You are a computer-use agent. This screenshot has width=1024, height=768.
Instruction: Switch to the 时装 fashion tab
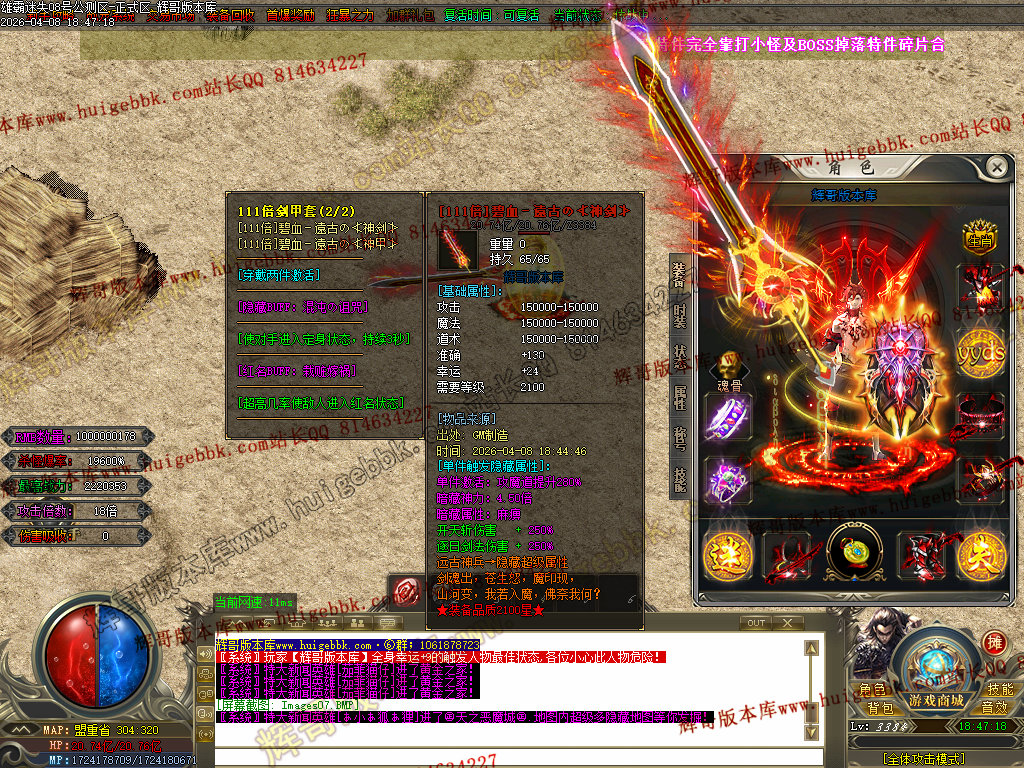(x=680, y=317)
